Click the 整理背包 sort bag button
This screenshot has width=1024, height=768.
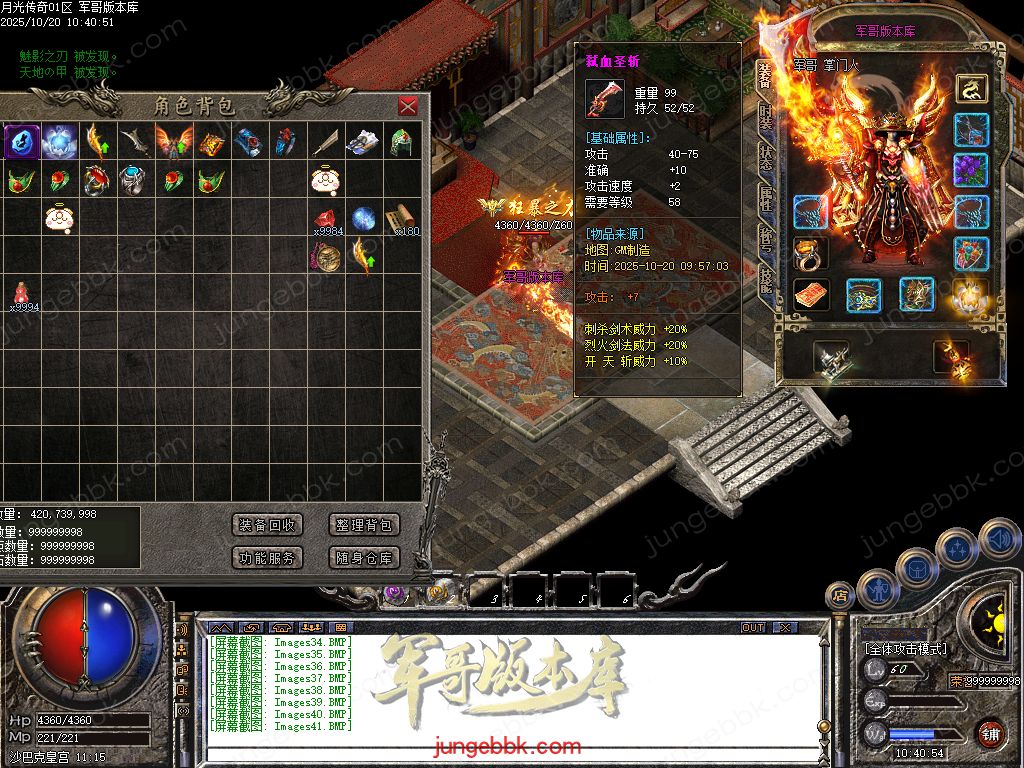pyautogui.click(x=364, y=525)
